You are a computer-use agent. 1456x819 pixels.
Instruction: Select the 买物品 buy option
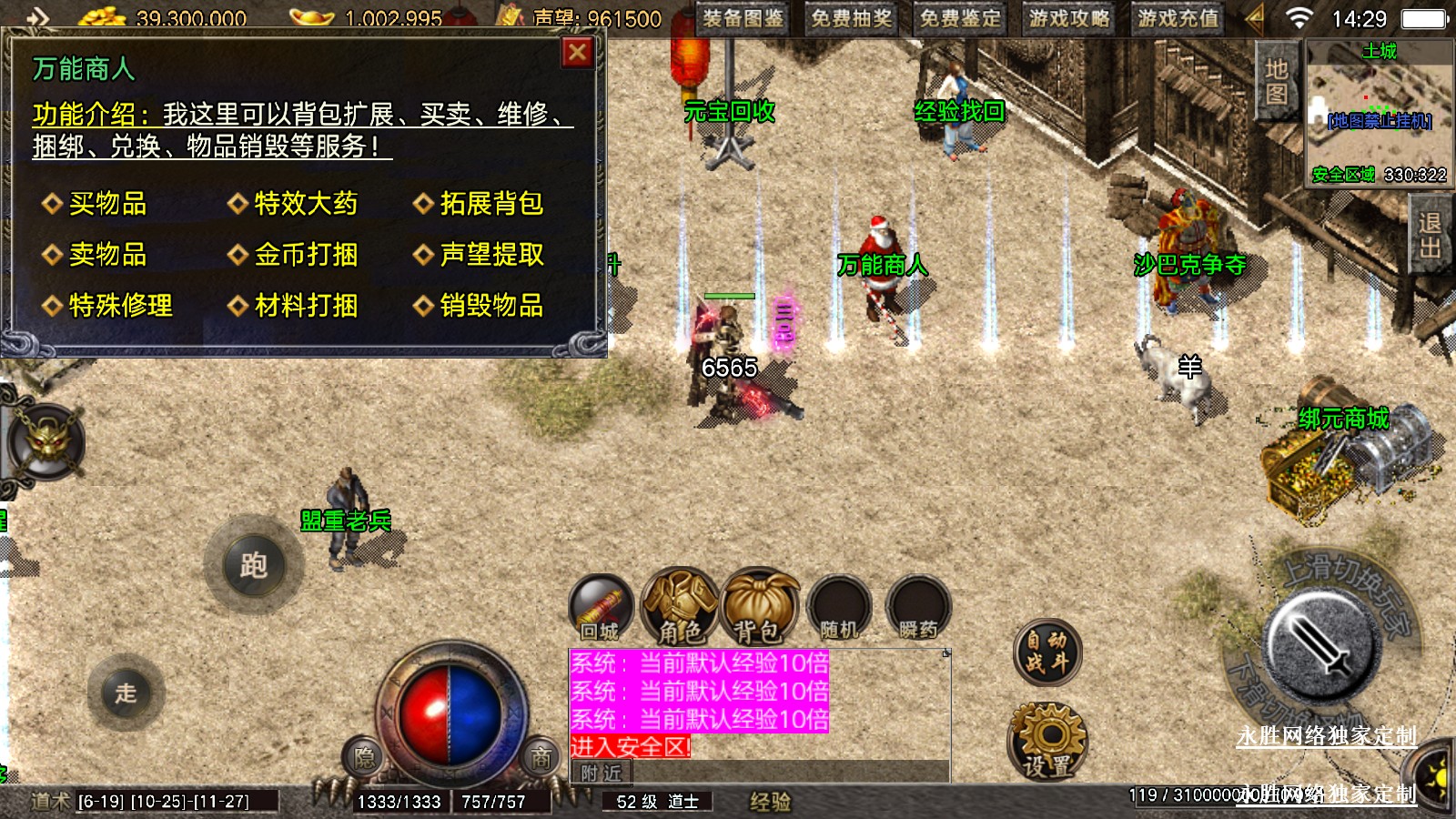pyautogui.click(x=107, y=204)
